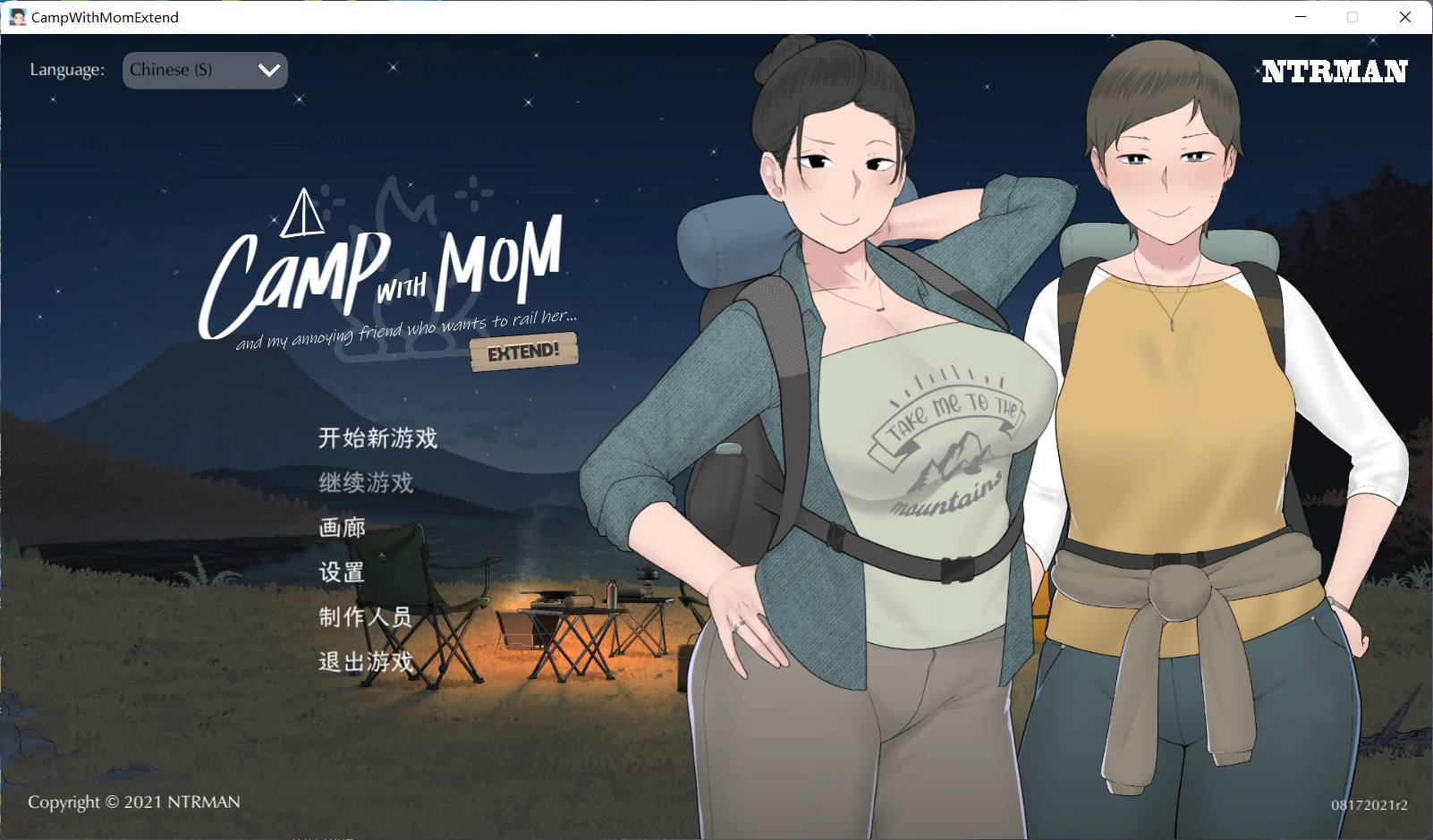Select 退出游戏 to quit the game

pyautogui.click(x=367, y=663)
